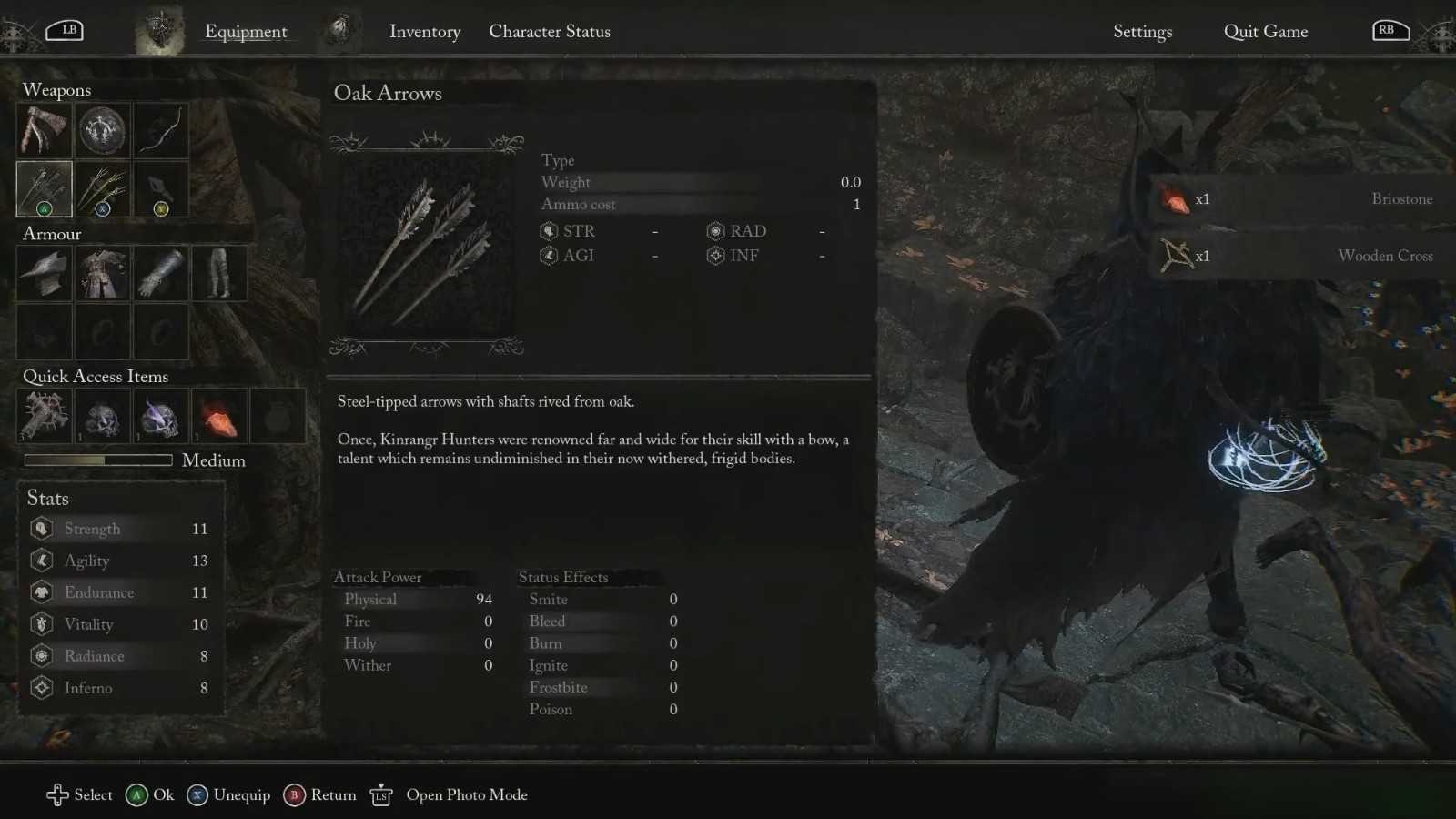Select the round shield slot
Viewport: 1456px width, 819px height.
(102, 131)
